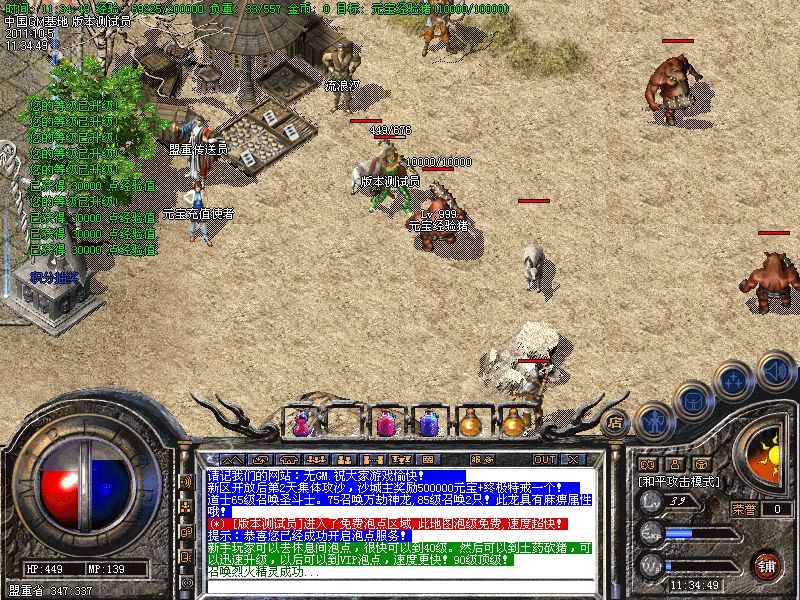Use the first orange gourd potion
Screen dimensions: 800x600
(x=470, y=423)
